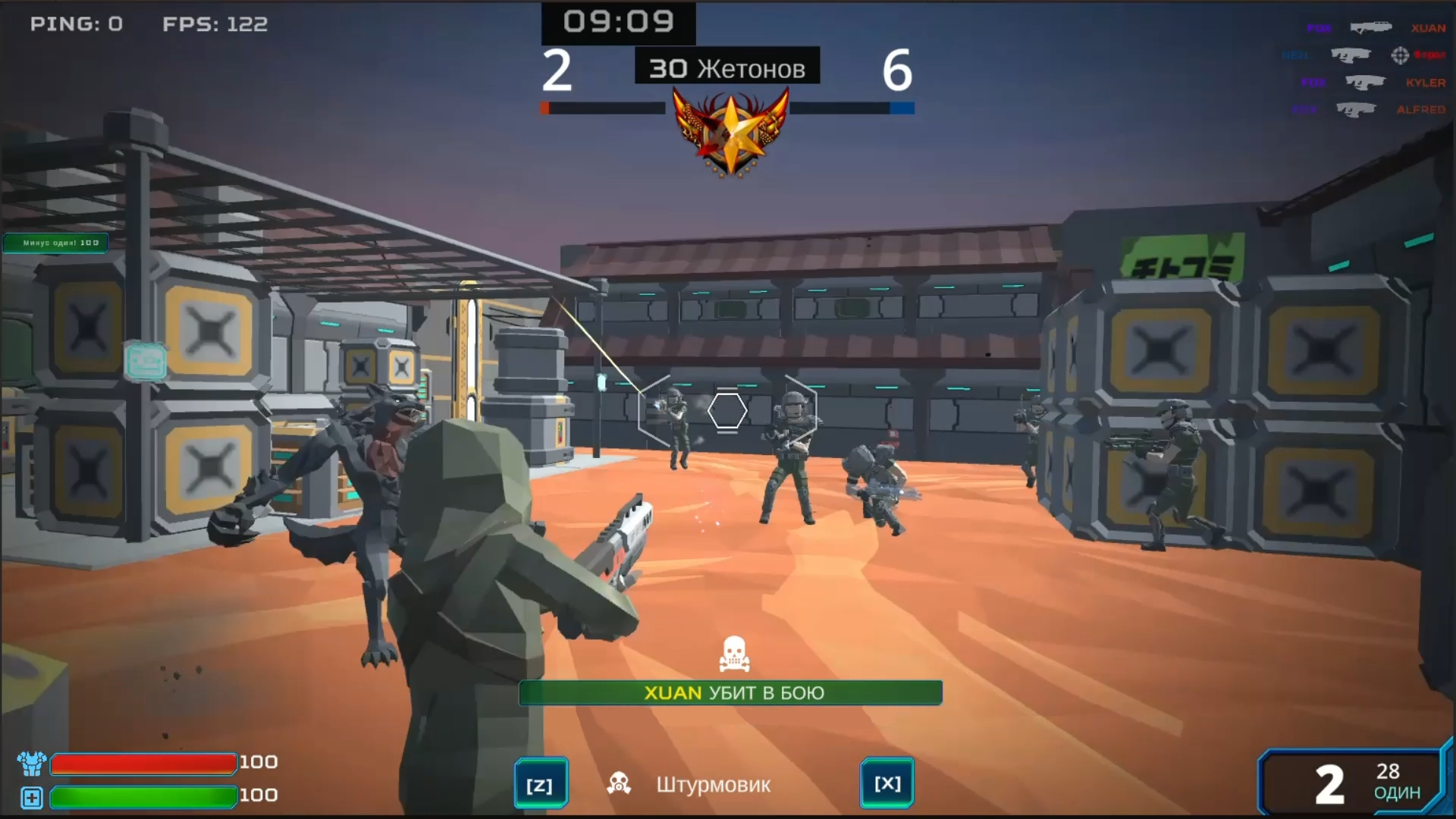This screenshot has width=1456, height=819.
Task: Click the armor chestplate icon near health bars
Action: 30,763
